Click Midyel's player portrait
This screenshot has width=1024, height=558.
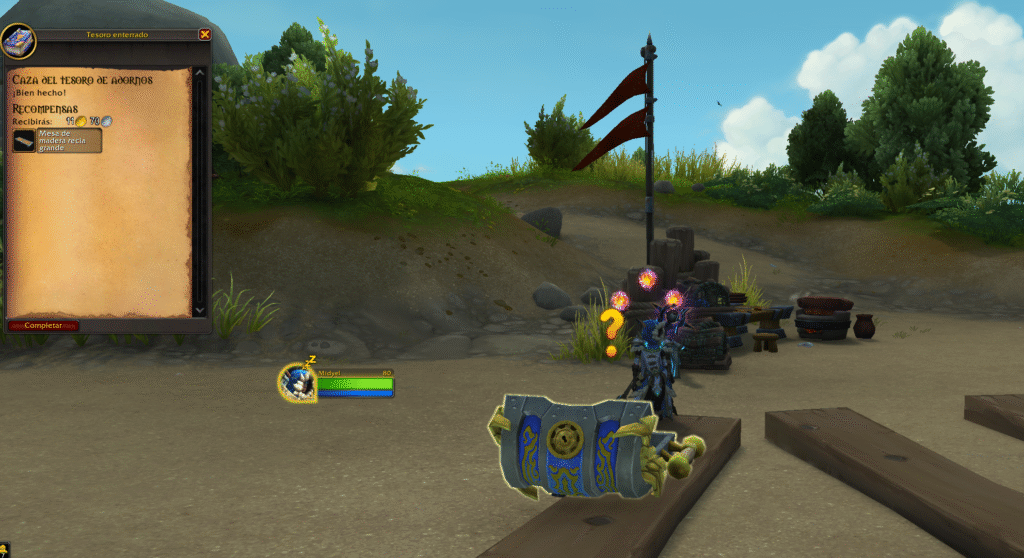pos(297,381)
